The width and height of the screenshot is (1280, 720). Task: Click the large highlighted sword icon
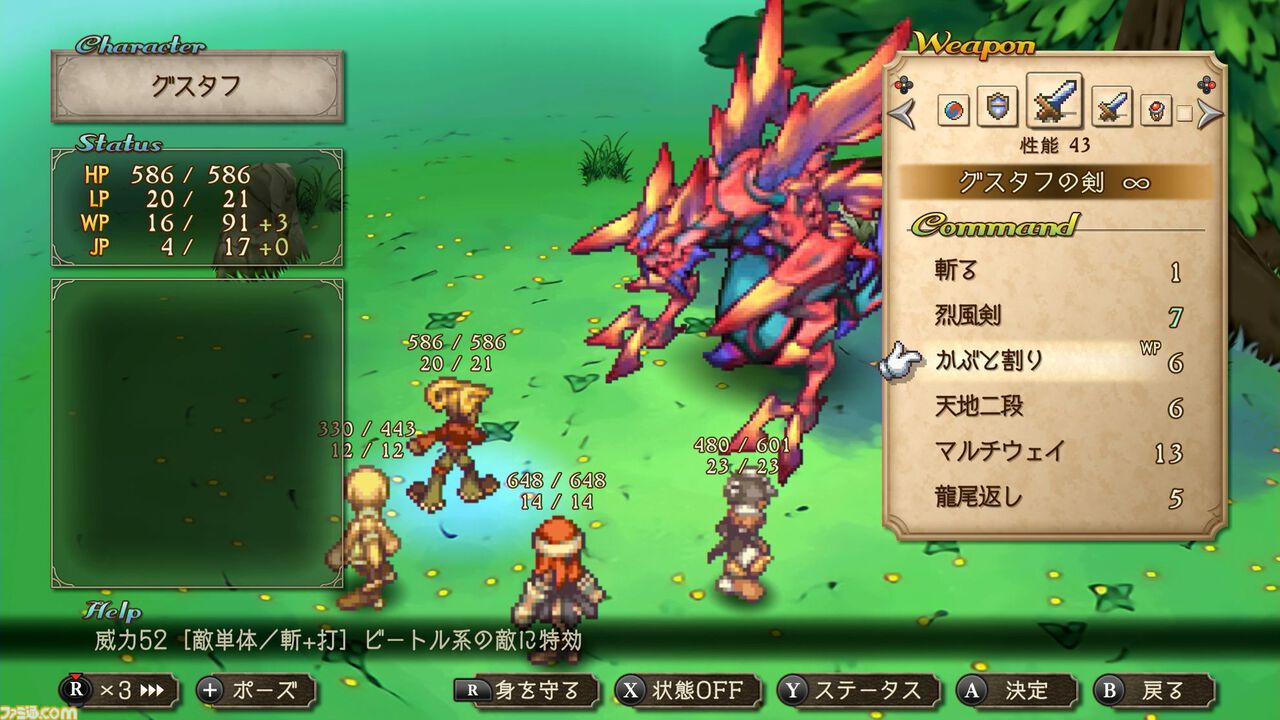1053,102
